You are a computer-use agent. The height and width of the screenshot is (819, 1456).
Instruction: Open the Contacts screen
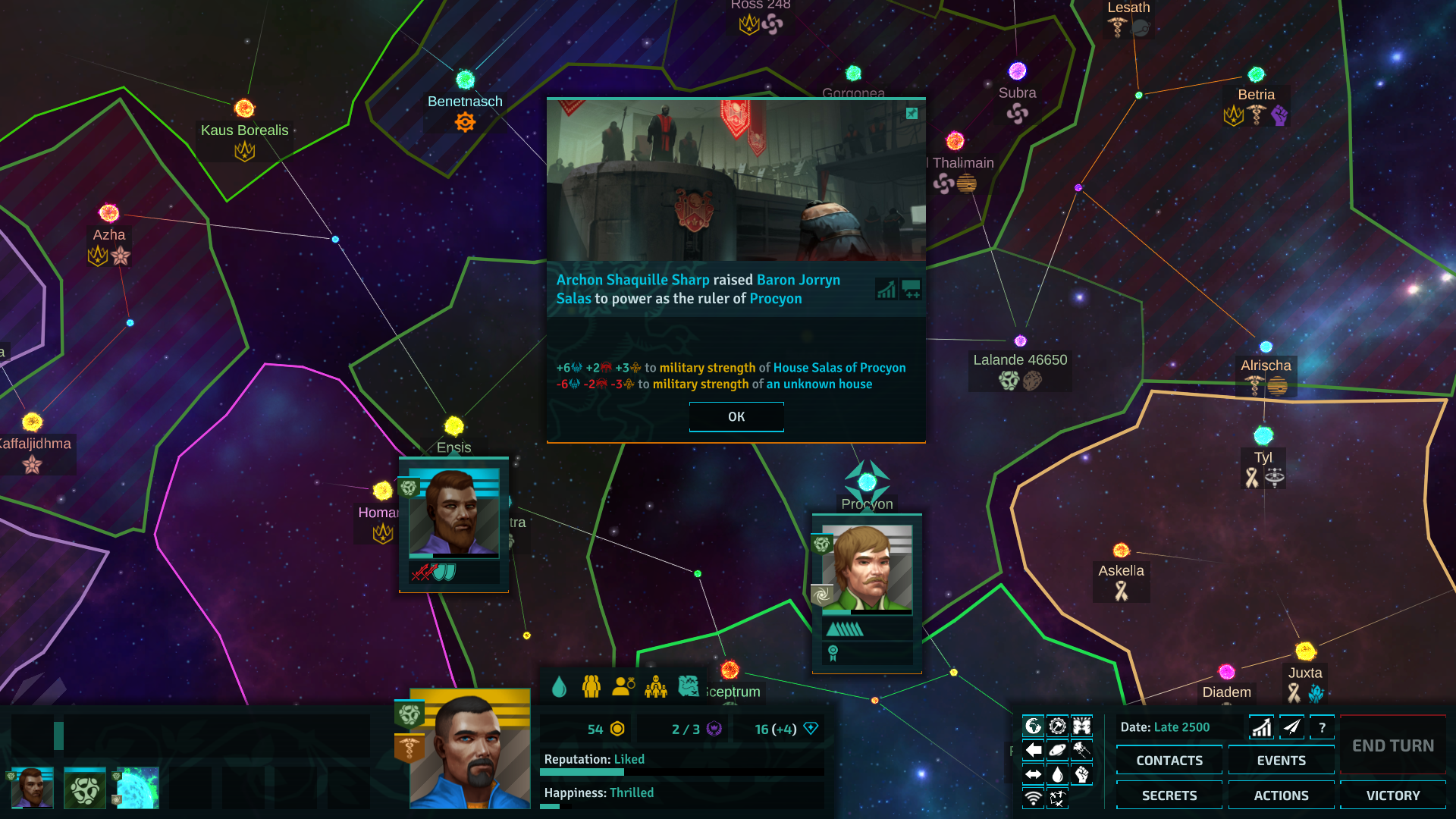[1169, 760]
